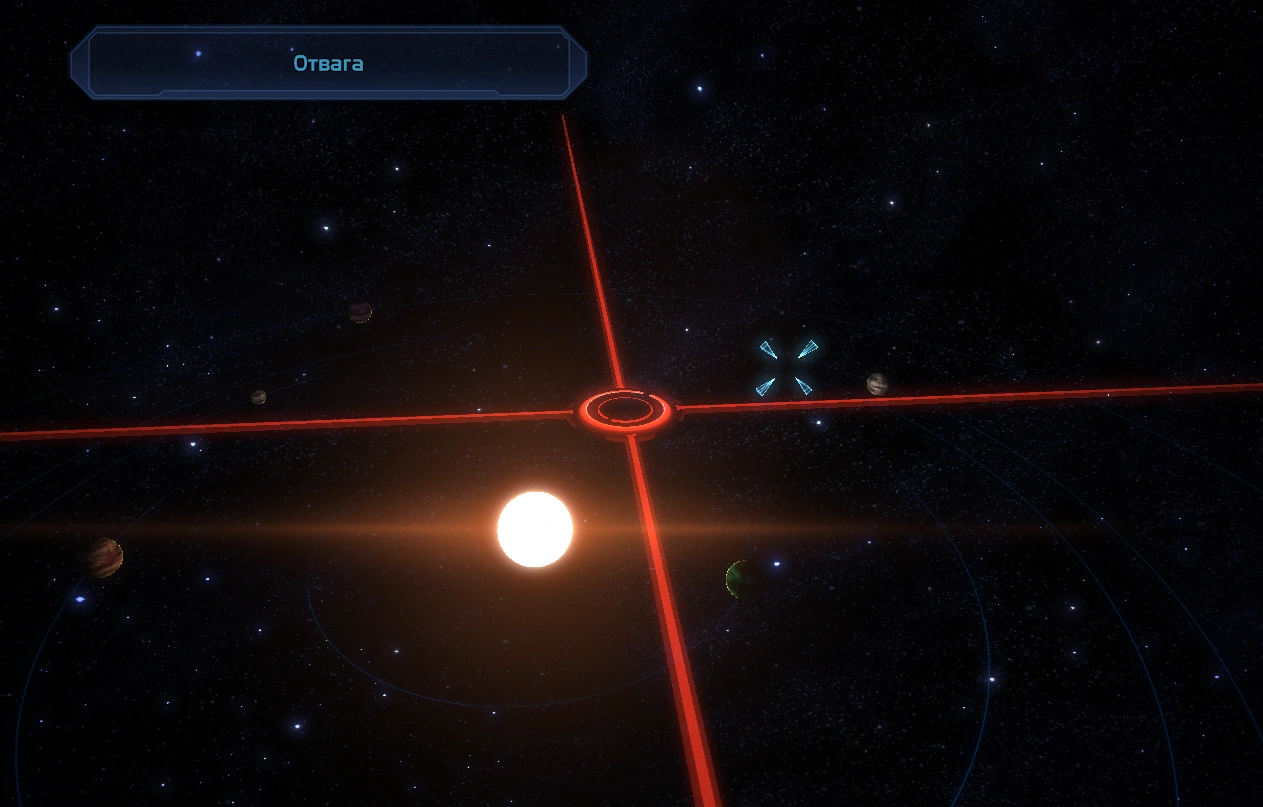Screen dimensions: 1263x807
Task: Choose the red striped planet at the left edge
Action: [104, 557]
